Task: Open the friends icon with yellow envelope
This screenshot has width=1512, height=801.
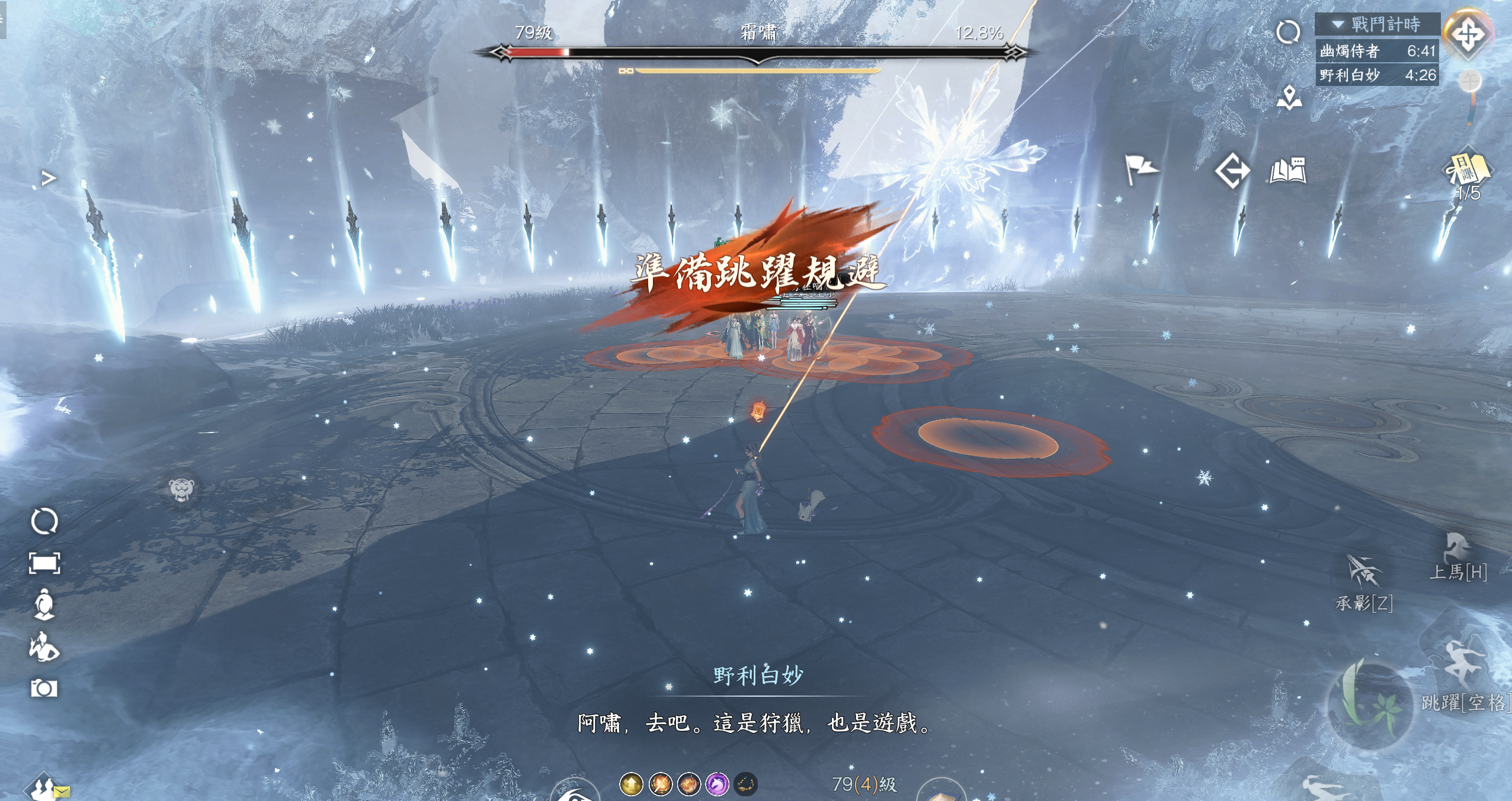Action: [x=46, y=788]
